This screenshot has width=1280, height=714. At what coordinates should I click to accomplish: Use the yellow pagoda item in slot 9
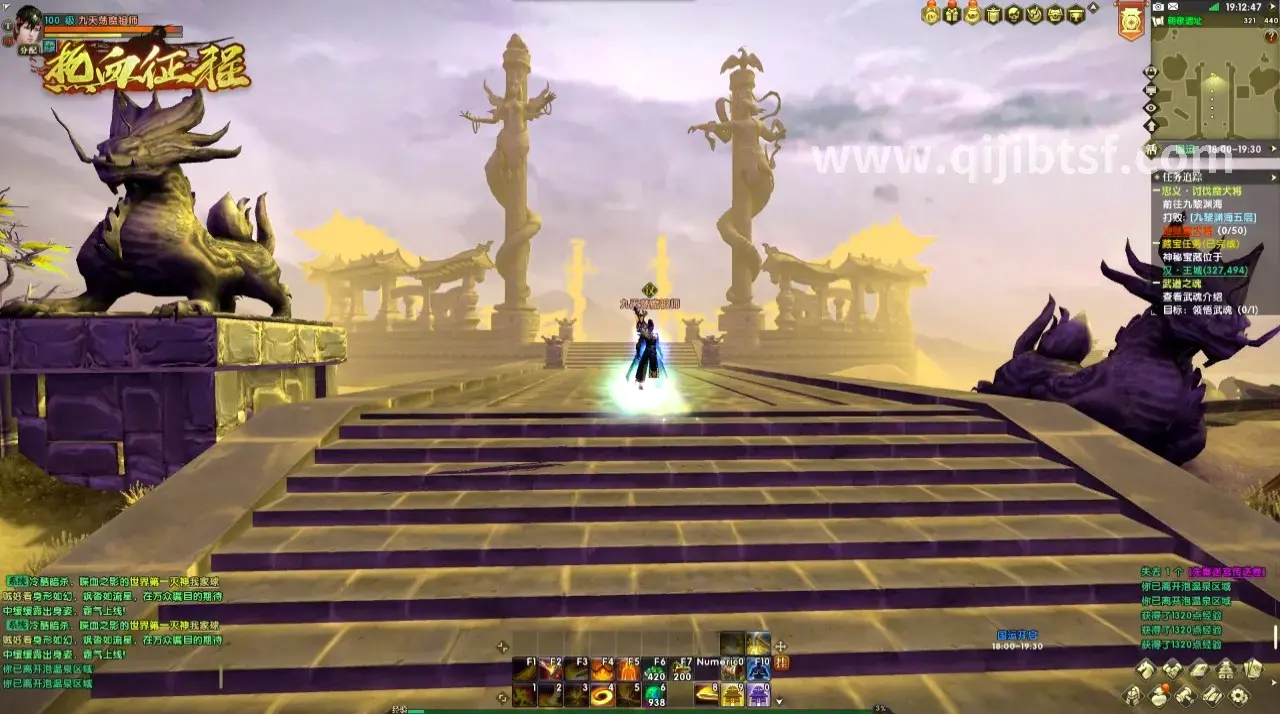pyautogui.click(x=733, y=694)
